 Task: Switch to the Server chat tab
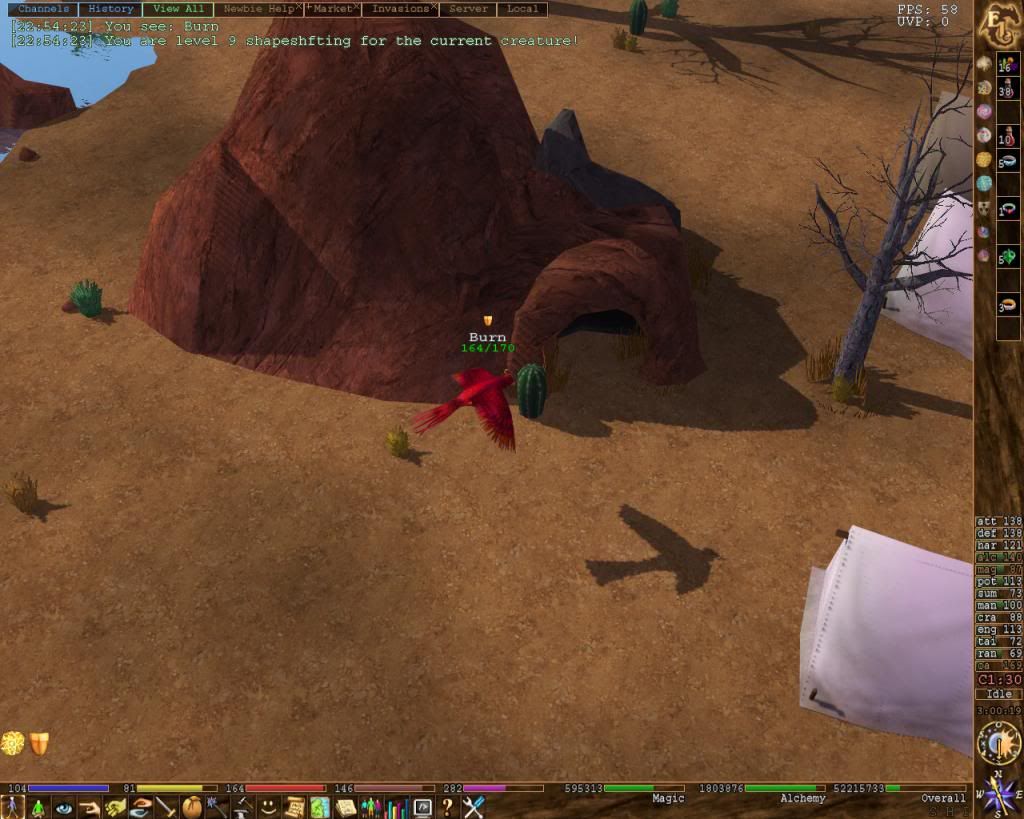coord(468,9)
